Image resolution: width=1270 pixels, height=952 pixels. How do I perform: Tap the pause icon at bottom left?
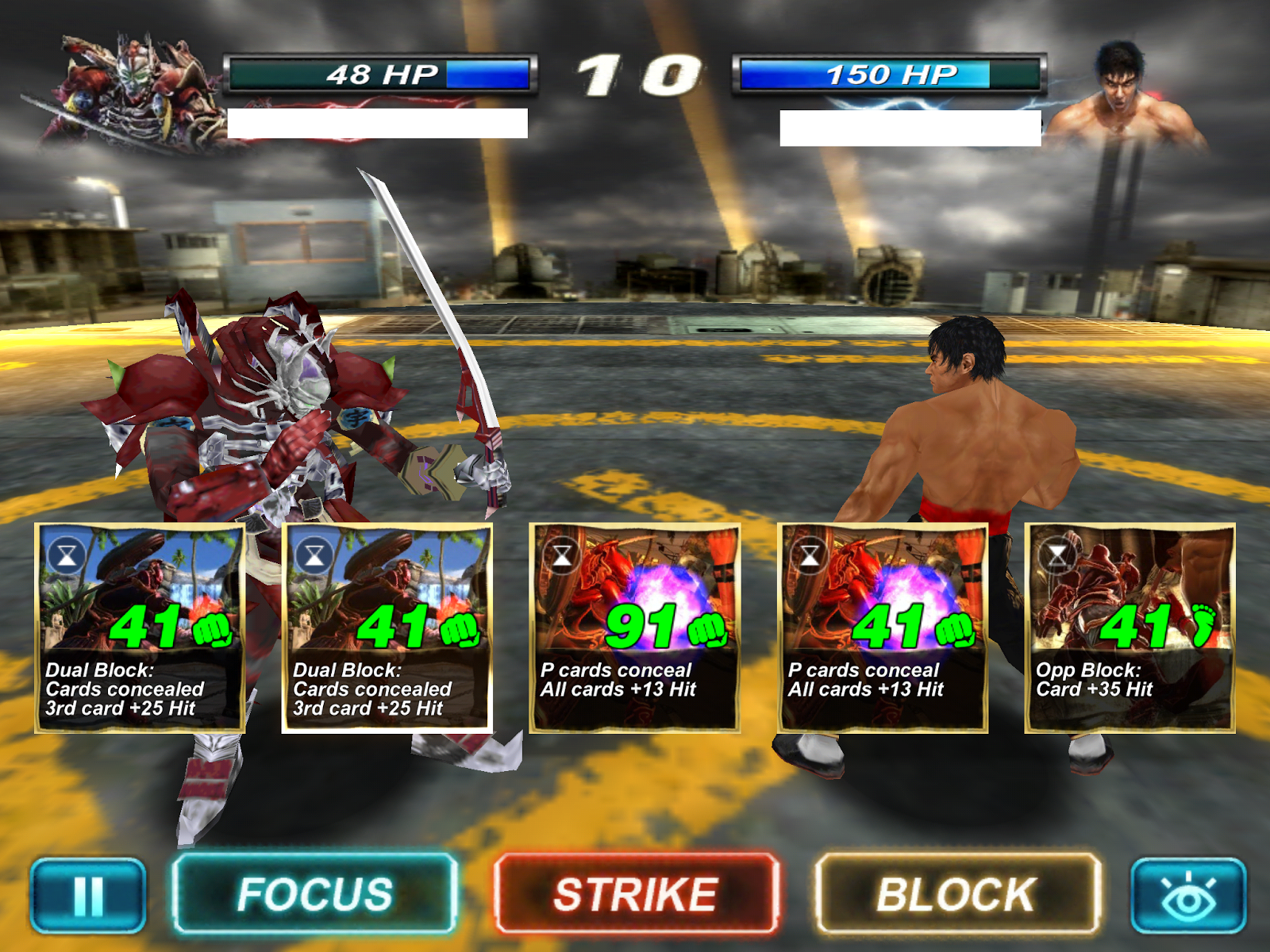(x=89, y=896)
